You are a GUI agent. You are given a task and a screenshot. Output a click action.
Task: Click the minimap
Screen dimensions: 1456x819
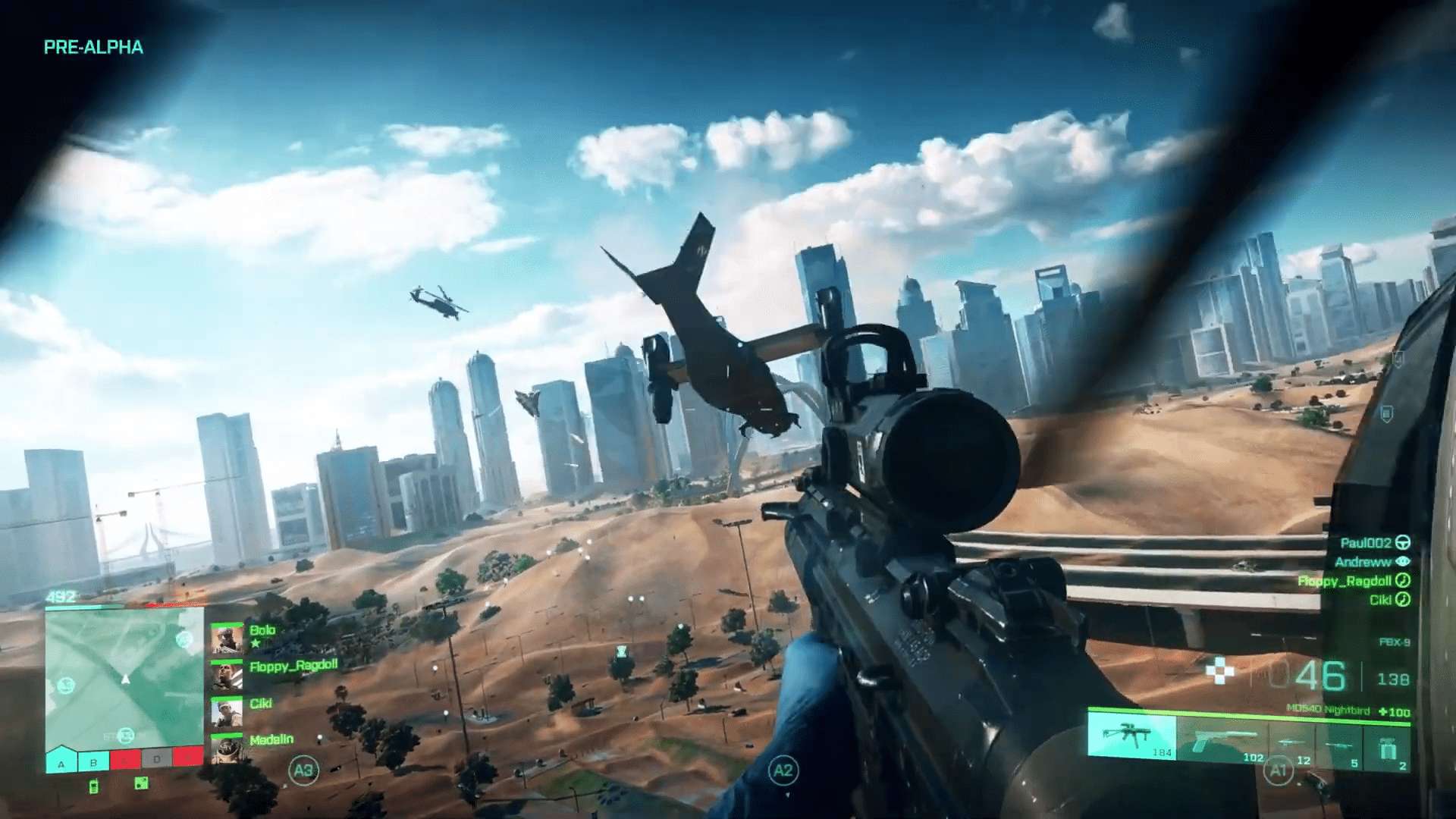click(124, 679)
